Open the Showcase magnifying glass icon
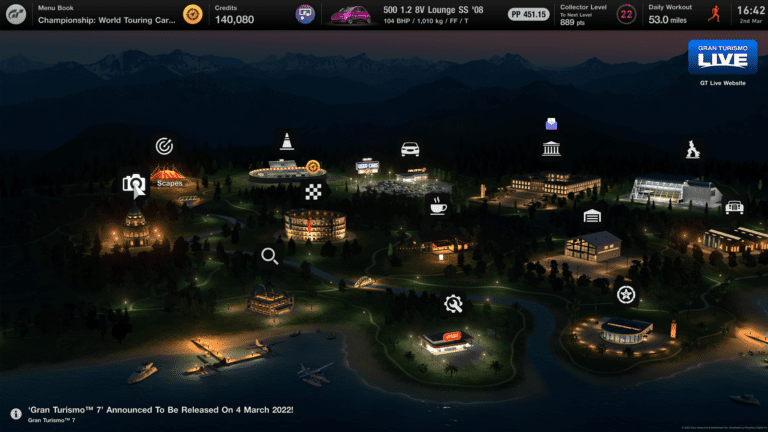This screenshot has height=432, width=768. [x=269, y=256]
